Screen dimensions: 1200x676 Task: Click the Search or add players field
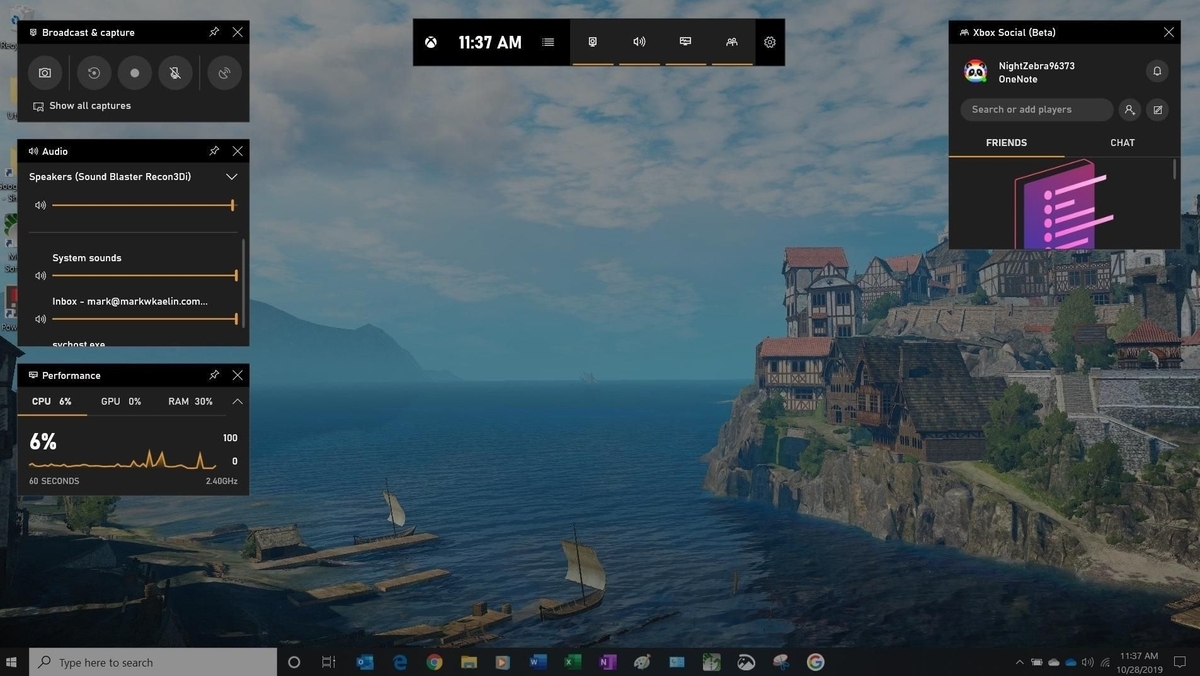click(1036, 110)
